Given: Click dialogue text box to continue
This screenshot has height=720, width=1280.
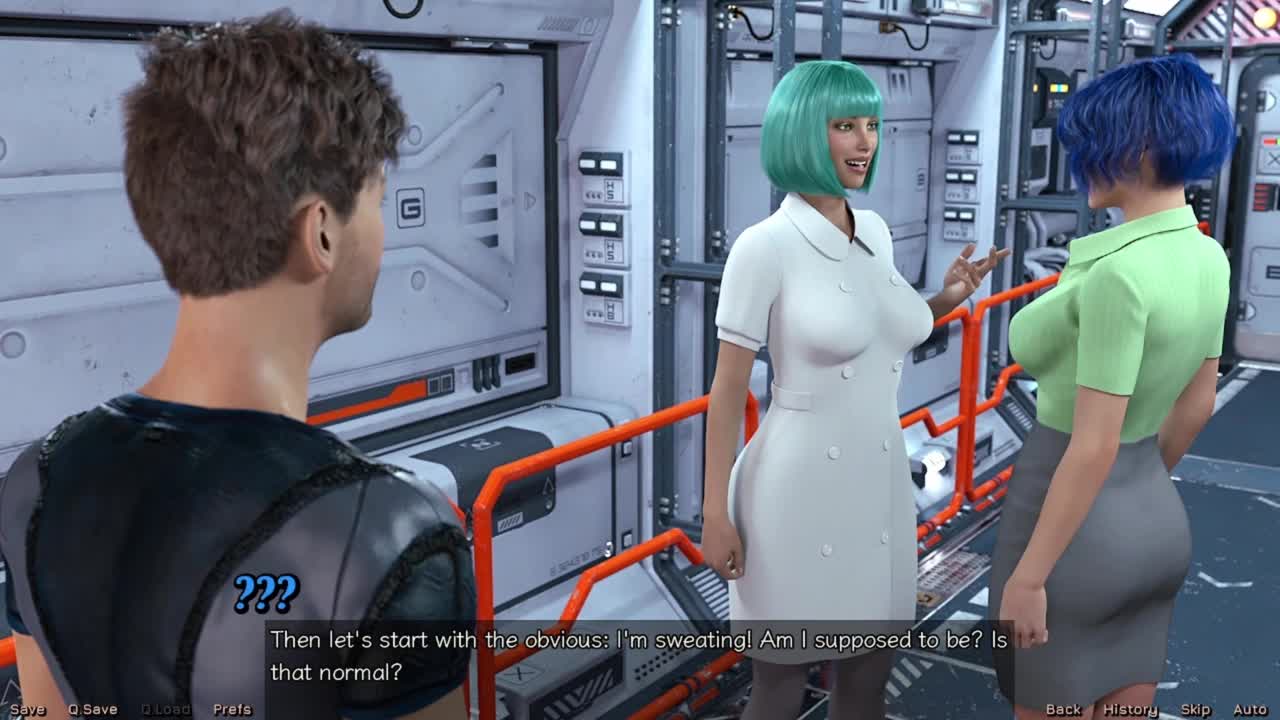Looking at the screenshot, I should pos(639,655).
